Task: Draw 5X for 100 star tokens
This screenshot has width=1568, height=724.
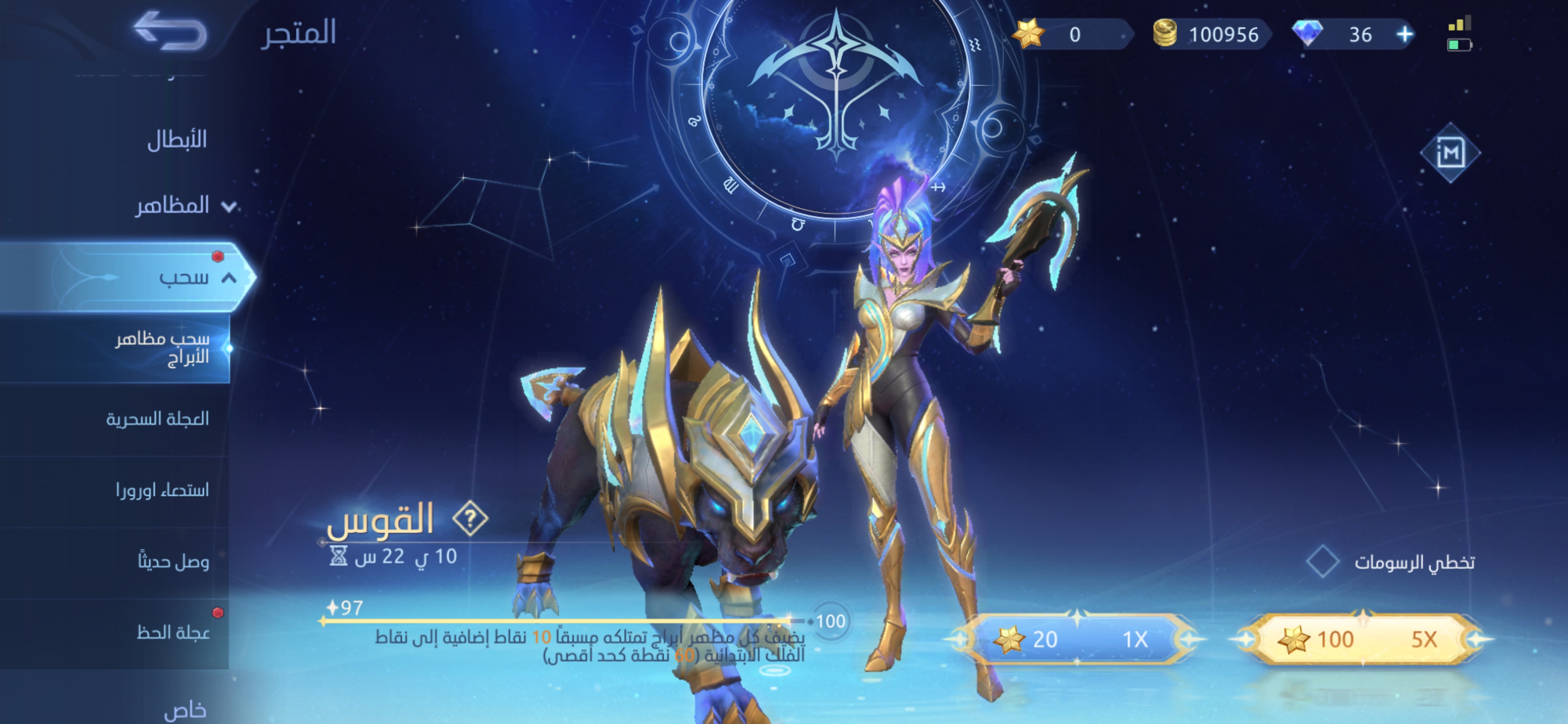Action: click(x=1361, y=640)
